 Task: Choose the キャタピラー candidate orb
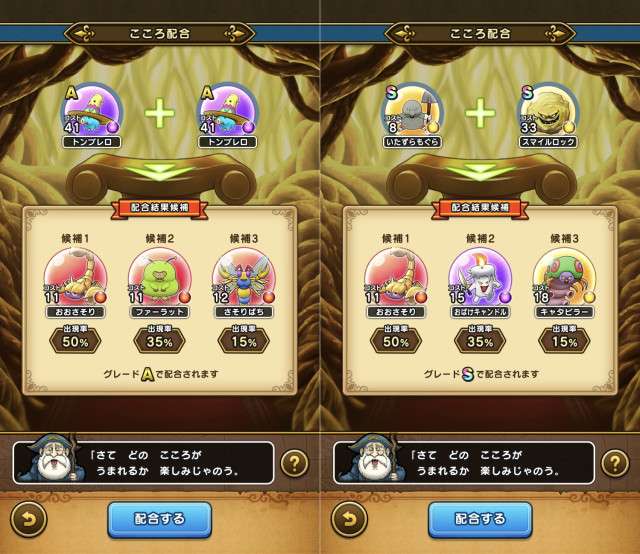[565, 277]
